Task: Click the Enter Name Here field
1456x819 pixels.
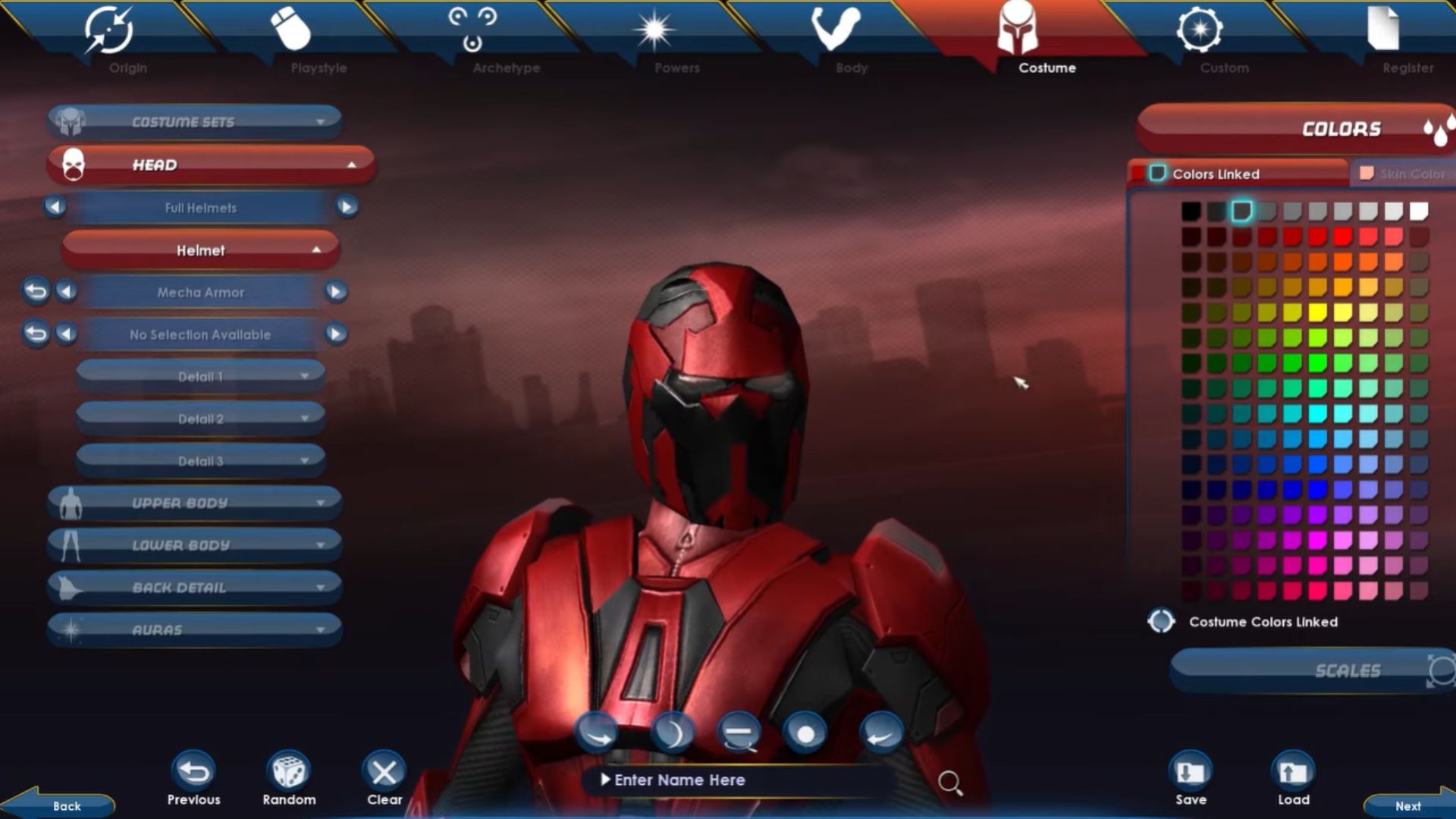Action: [736, 780]
